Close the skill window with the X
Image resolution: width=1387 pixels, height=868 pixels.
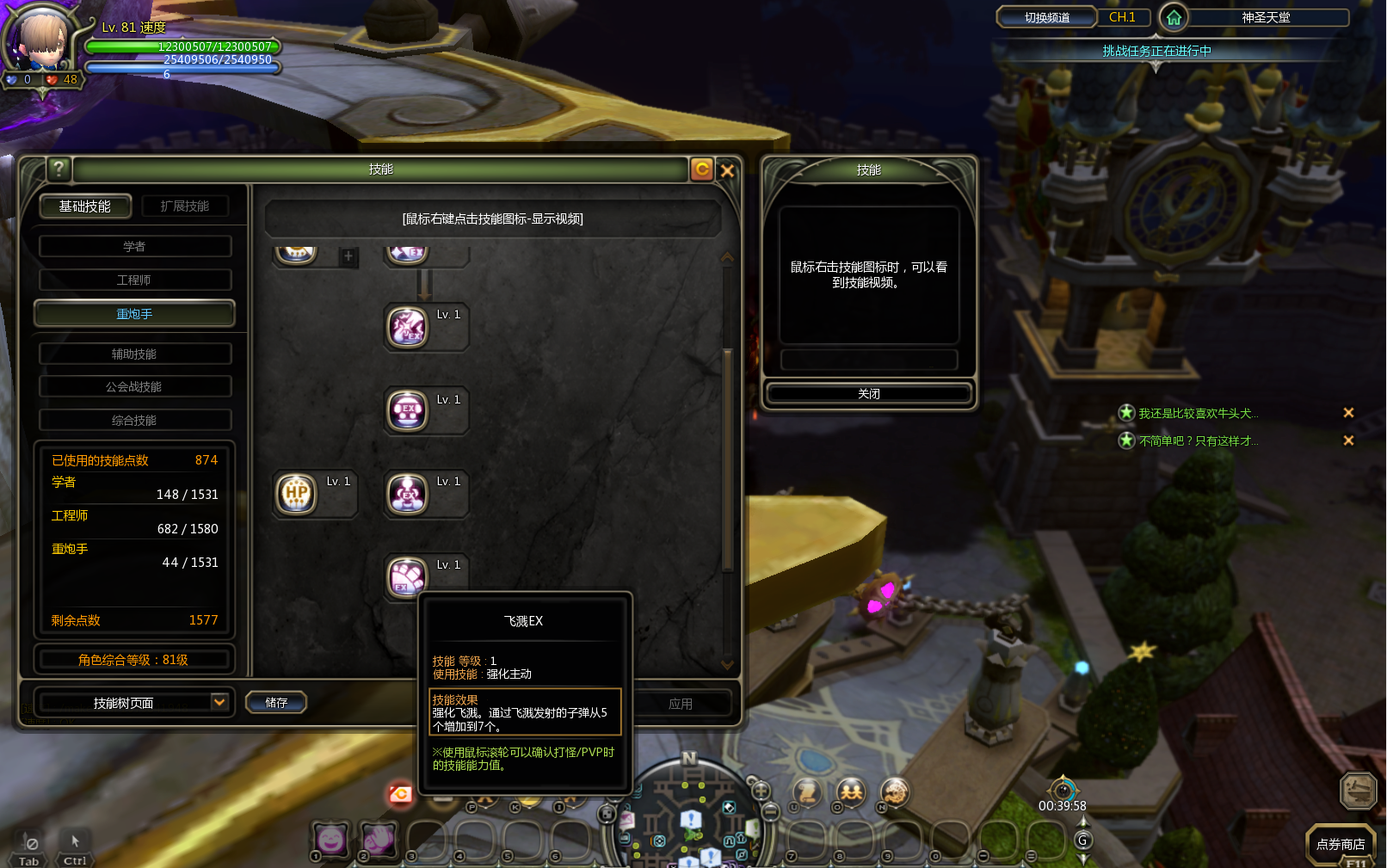pos(727,170)
